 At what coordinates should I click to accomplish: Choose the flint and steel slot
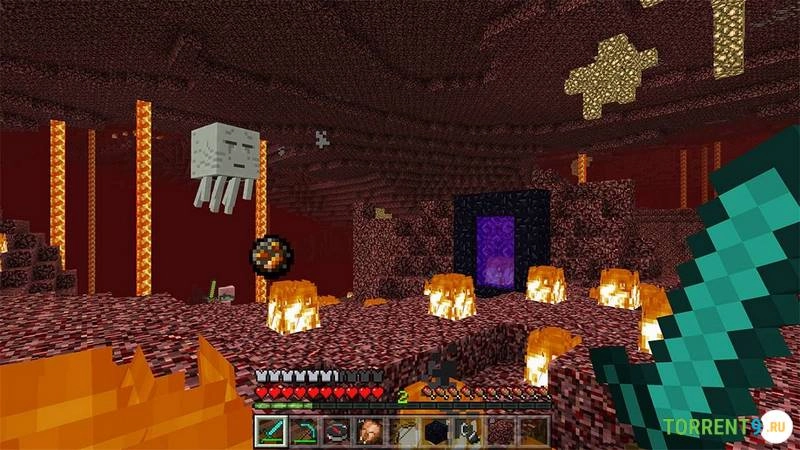coord(468,431)
